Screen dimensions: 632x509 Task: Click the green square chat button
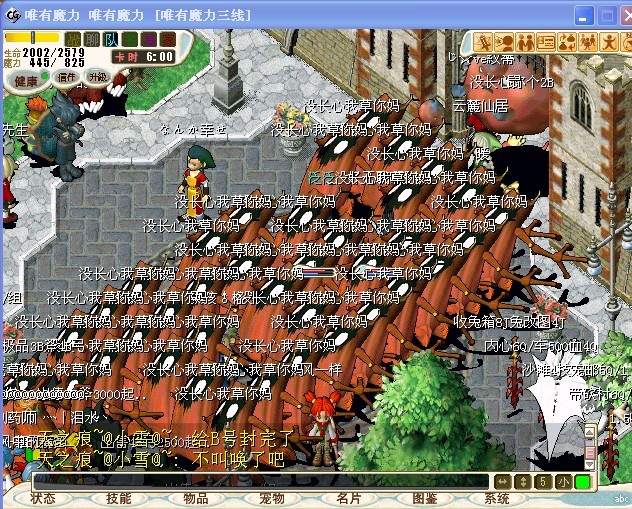[582, 482]
